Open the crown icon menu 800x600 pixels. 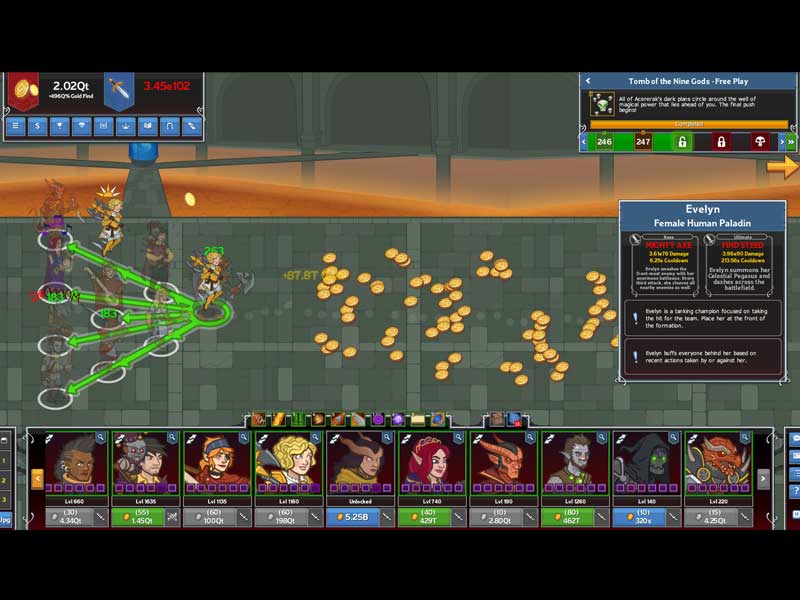click(125, 126)
